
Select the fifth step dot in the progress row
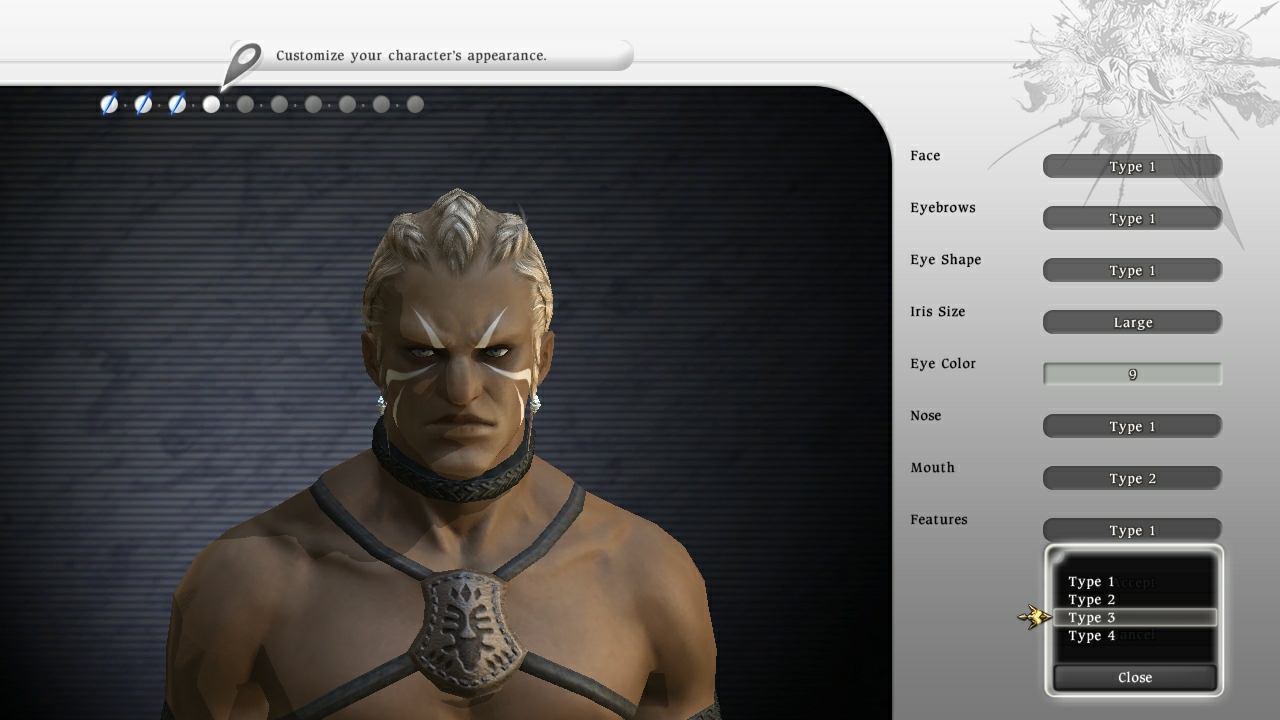point(245,104)
